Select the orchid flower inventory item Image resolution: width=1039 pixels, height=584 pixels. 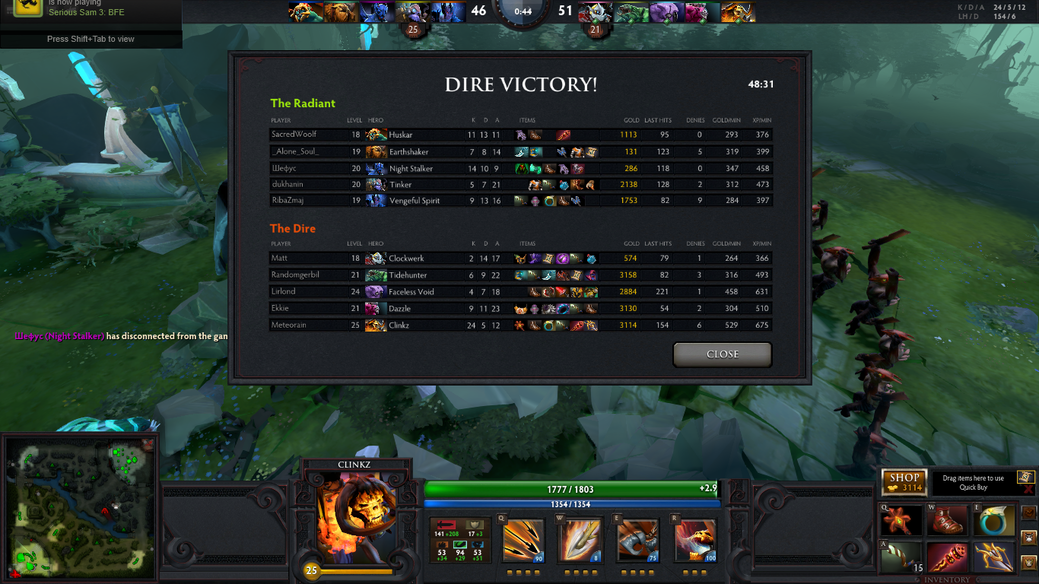tap(901, 522)
